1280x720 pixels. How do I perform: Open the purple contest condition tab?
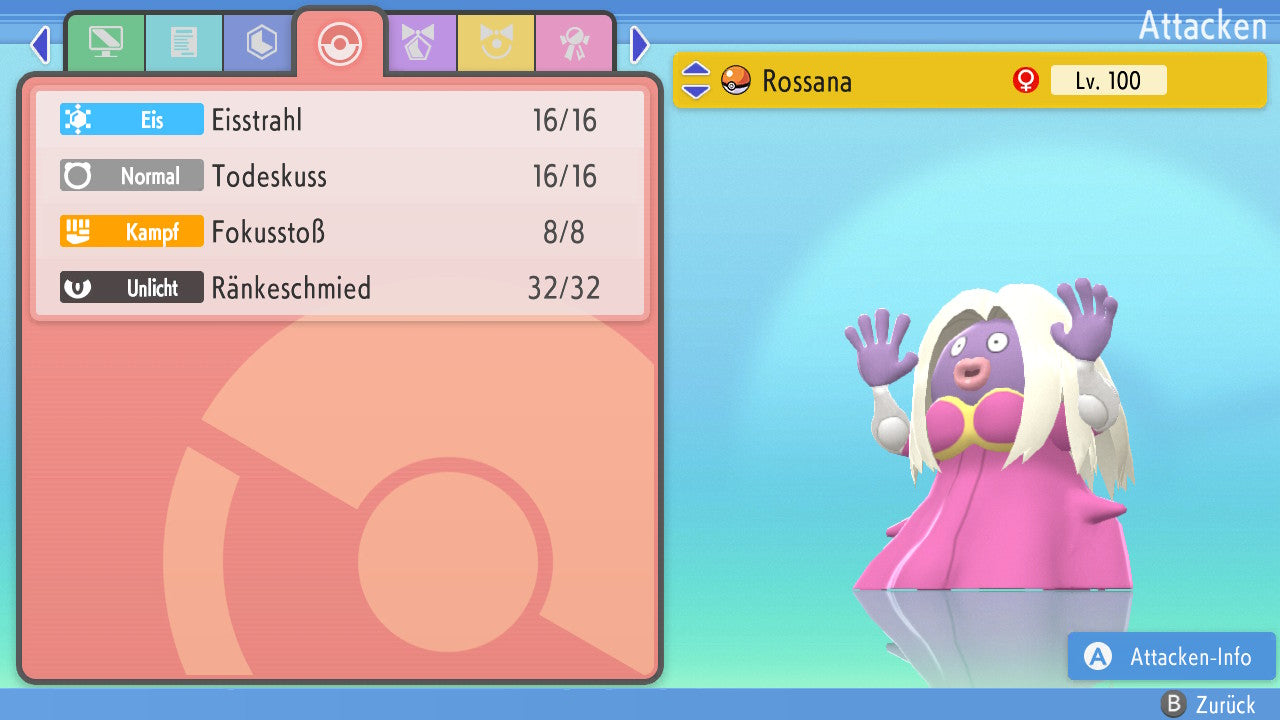[x=418, y=42]
